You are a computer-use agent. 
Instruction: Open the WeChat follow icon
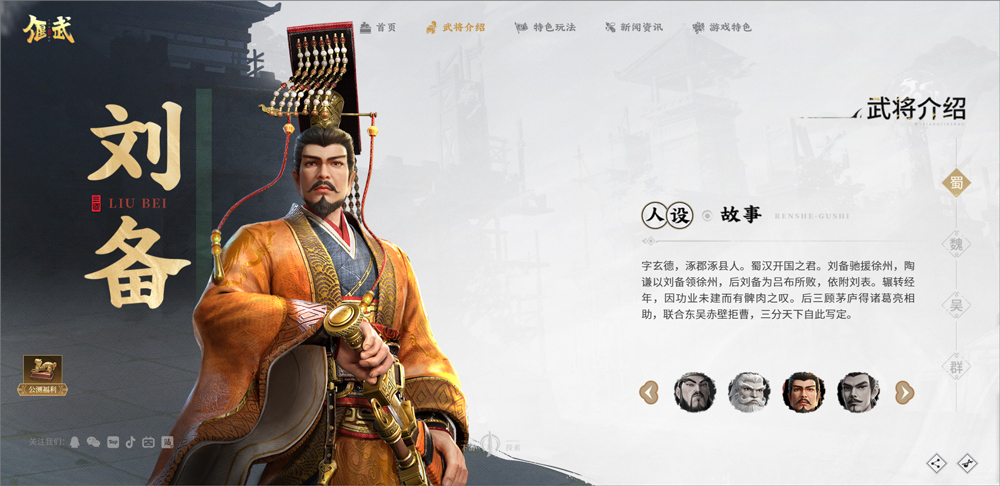coord(93,441)
